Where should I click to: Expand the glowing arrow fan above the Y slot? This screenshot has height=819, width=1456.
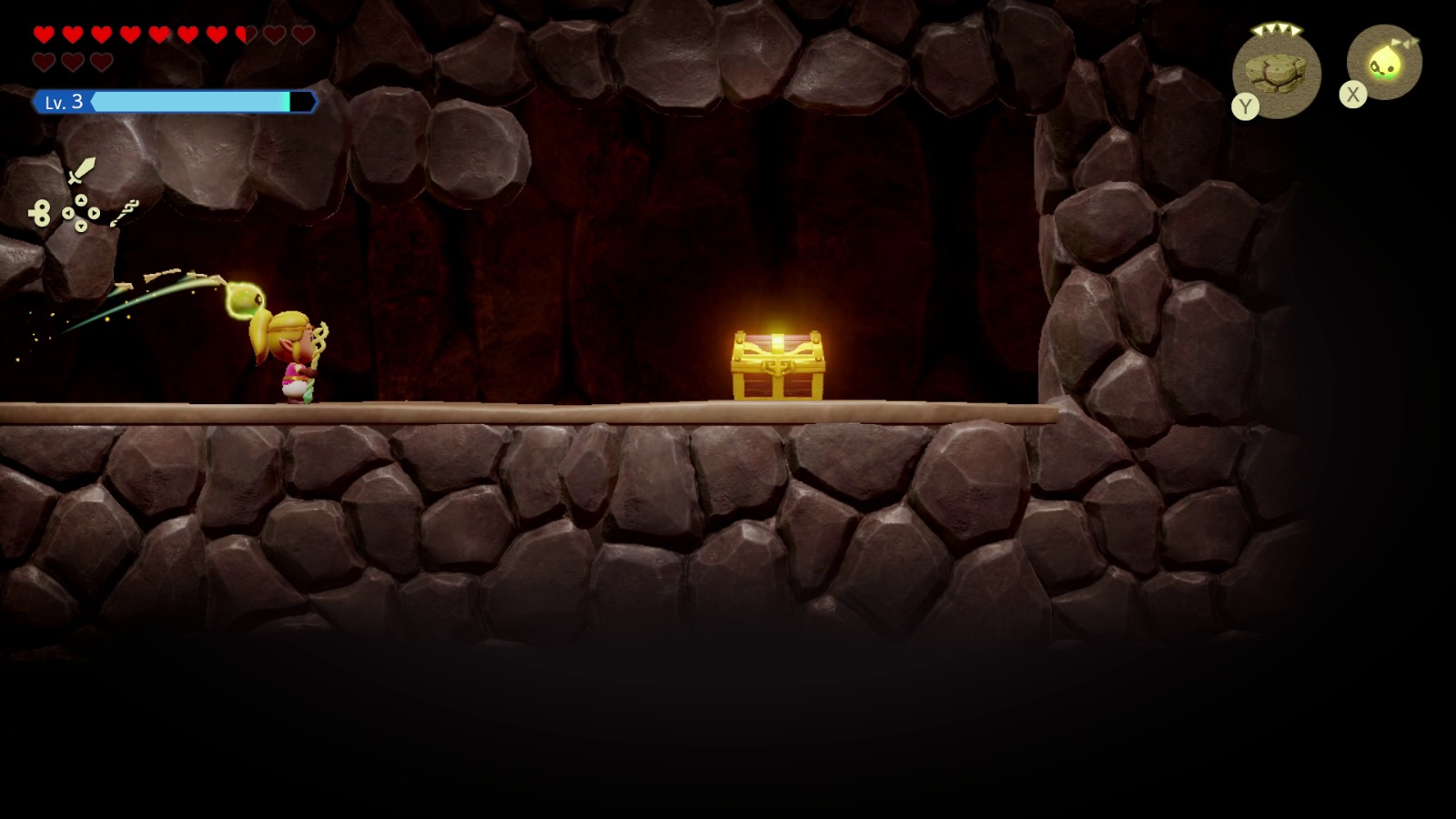pyautogui.click(x=1277, y=28)
